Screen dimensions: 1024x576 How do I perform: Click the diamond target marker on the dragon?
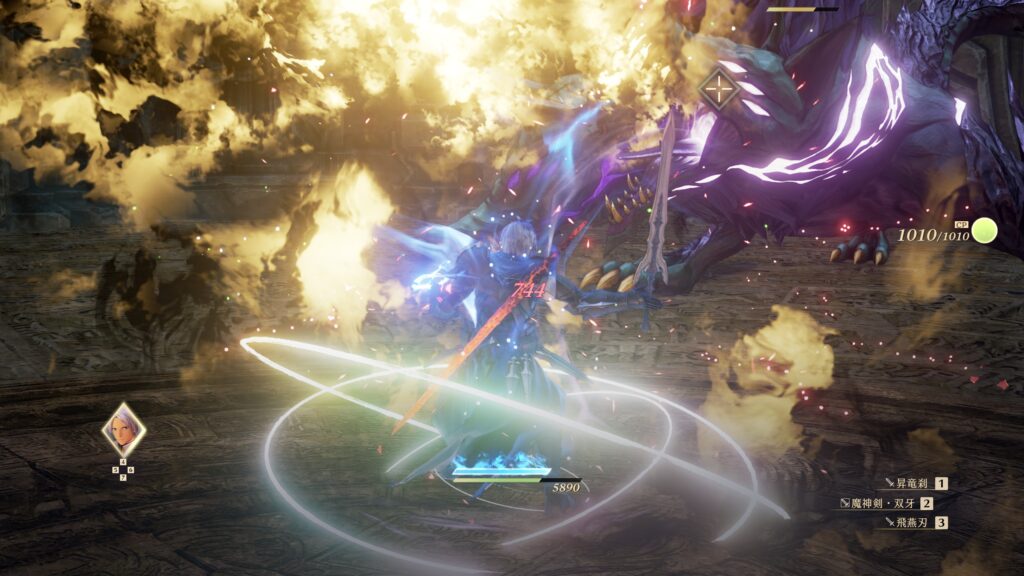point(718,89)
